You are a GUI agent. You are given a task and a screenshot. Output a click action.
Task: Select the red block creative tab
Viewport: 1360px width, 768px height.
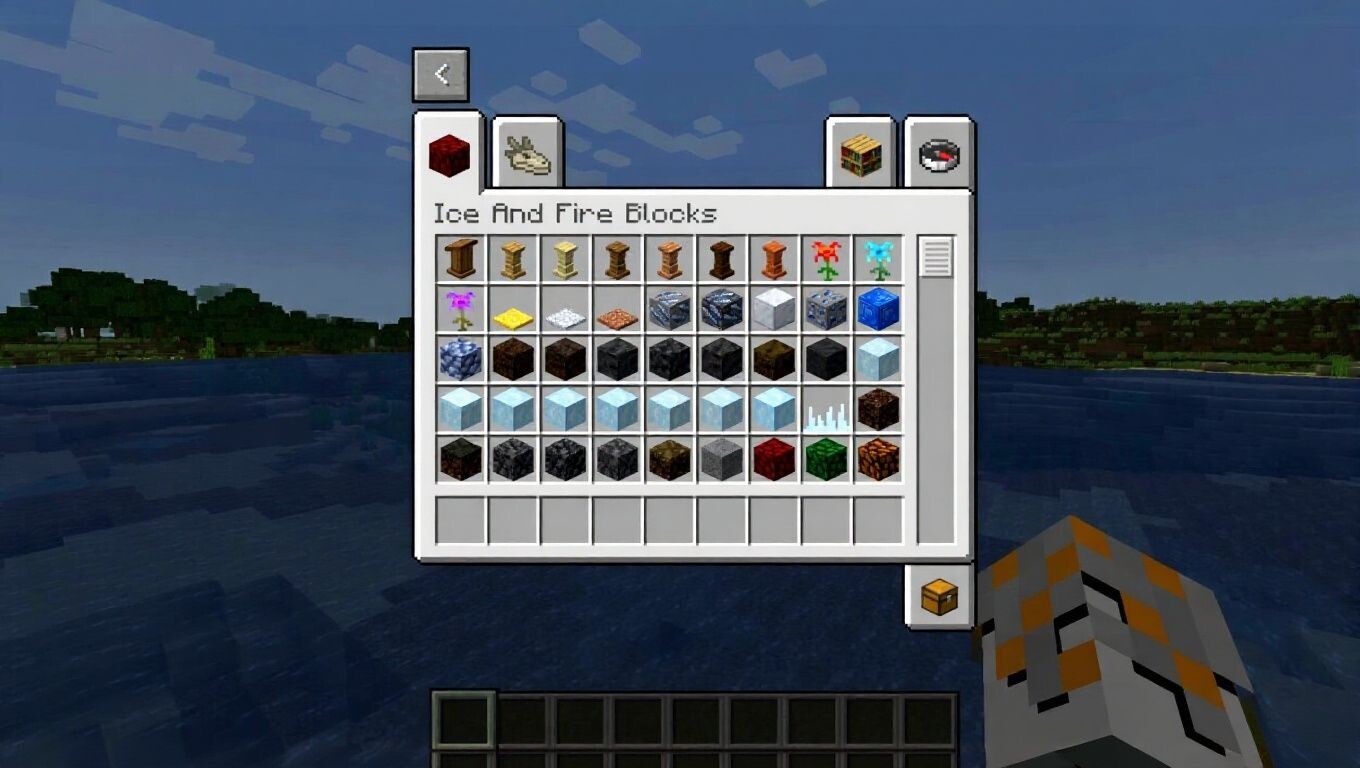tap(449, 155)
